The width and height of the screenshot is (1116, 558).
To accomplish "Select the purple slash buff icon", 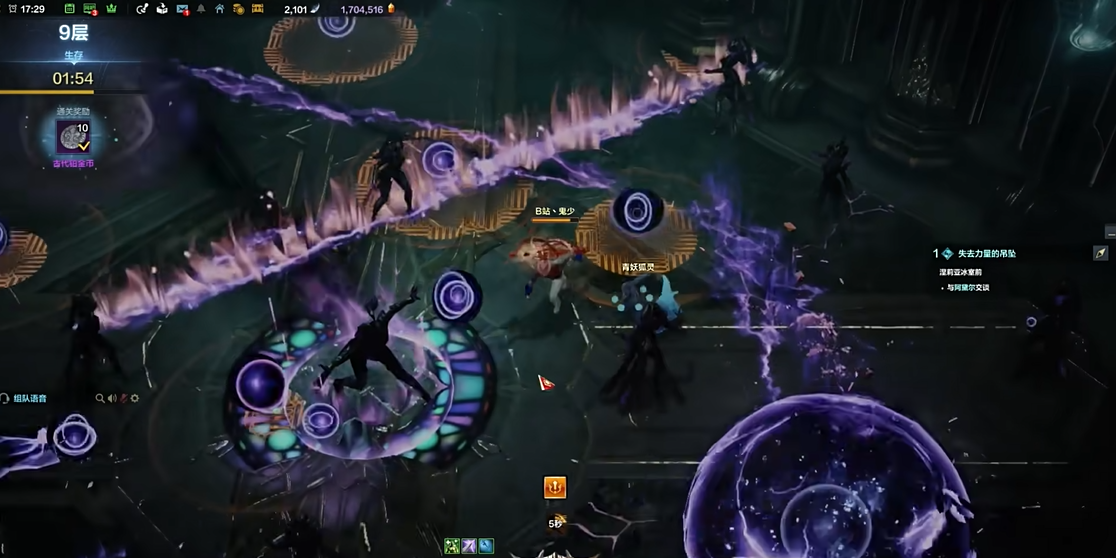I will pos(469,546).
